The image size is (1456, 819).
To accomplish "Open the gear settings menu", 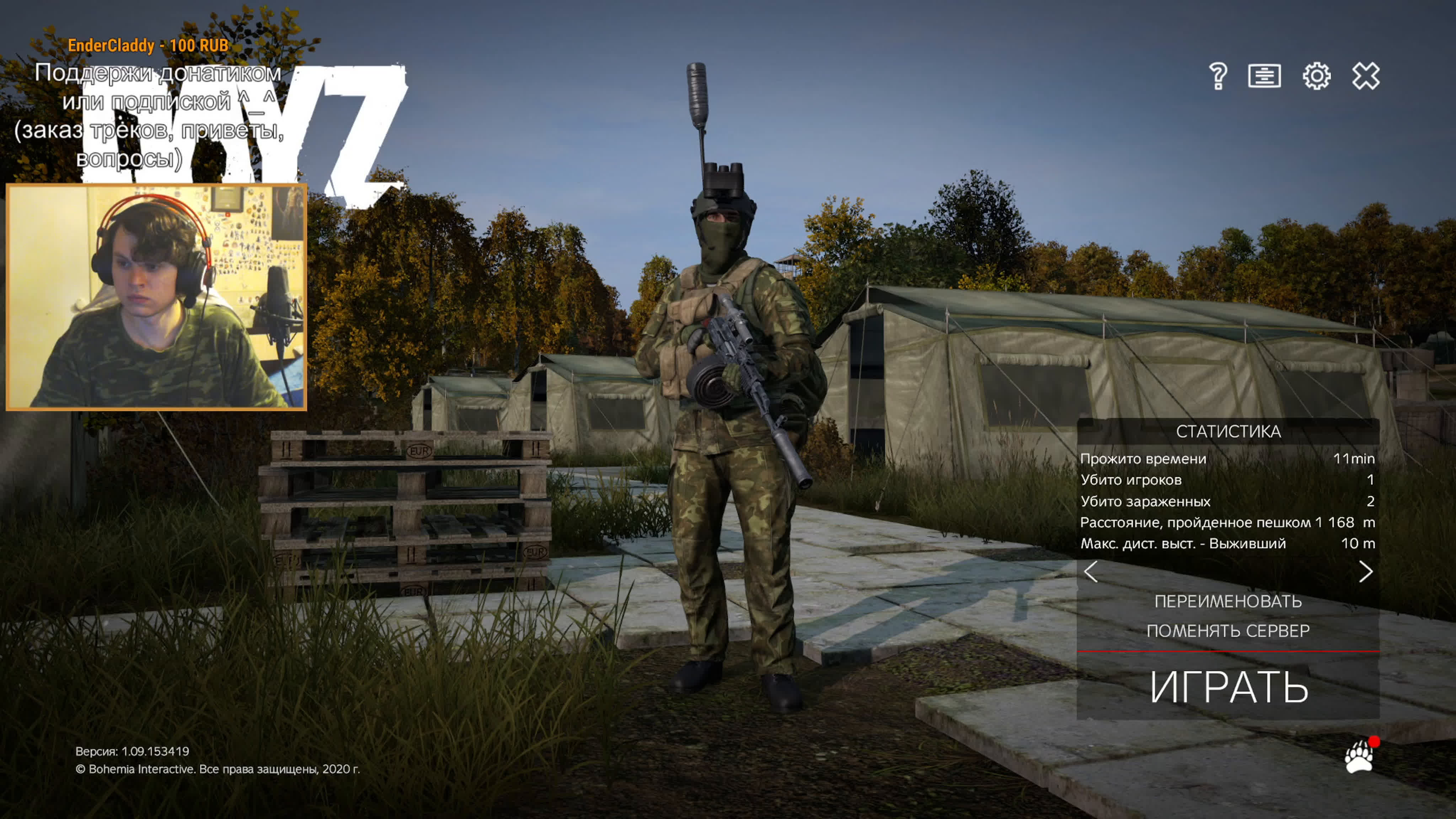I will (x=1316, y=76).
